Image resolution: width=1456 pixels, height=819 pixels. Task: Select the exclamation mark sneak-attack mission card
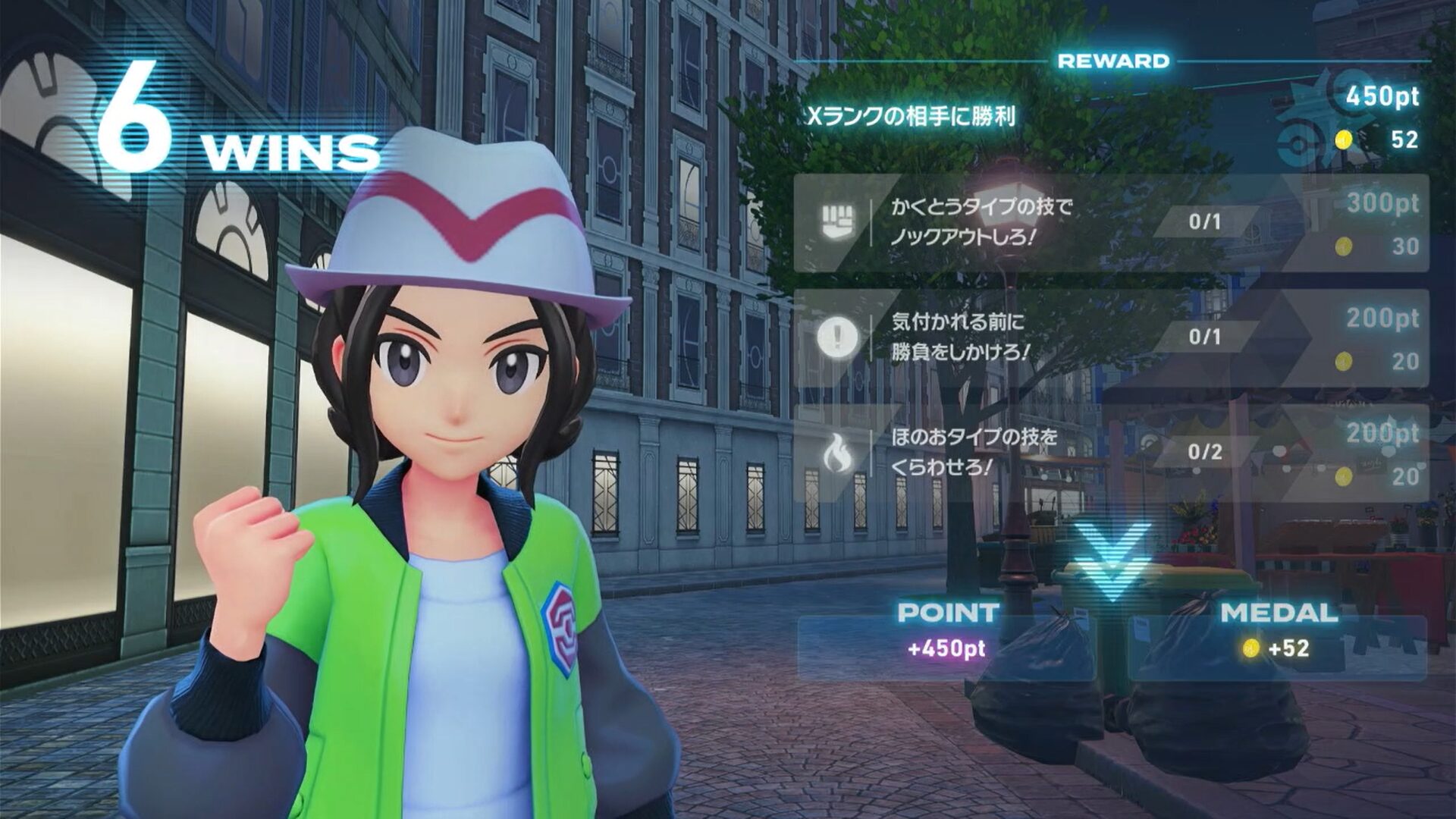(x=1111, y=337)
